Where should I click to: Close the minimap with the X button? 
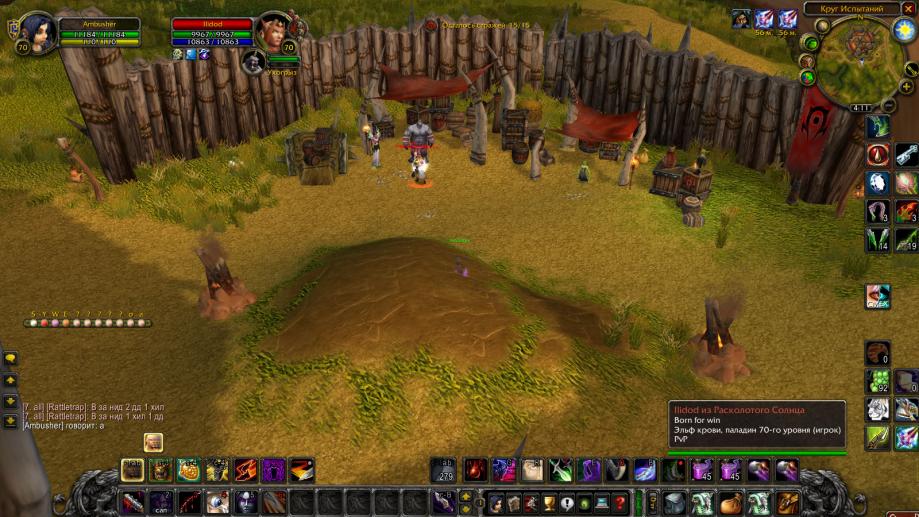coord(908,8)
